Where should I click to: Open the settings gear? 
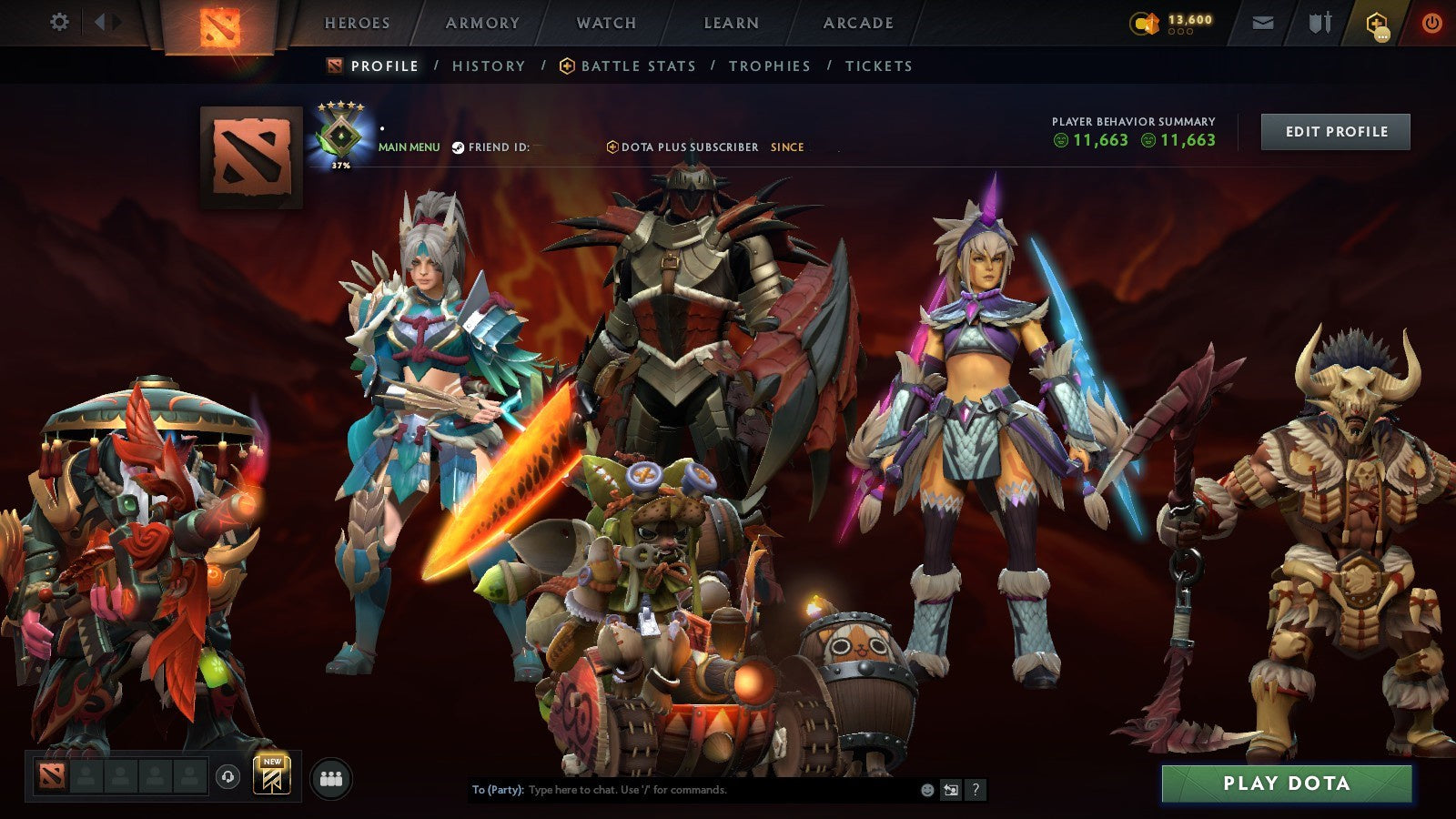coord(59,21)
